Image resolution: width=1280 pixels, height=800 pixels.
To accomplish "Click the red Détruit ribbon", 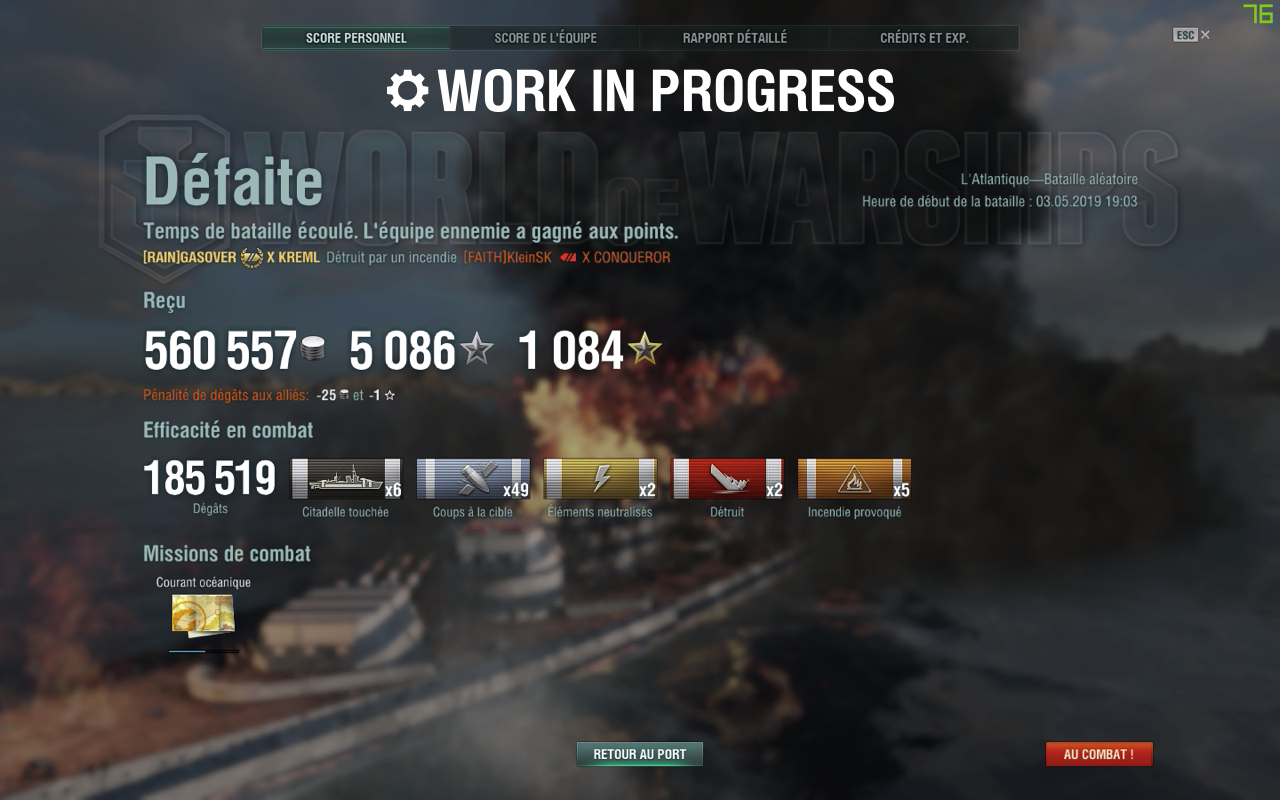I will (x=727, y=479).
